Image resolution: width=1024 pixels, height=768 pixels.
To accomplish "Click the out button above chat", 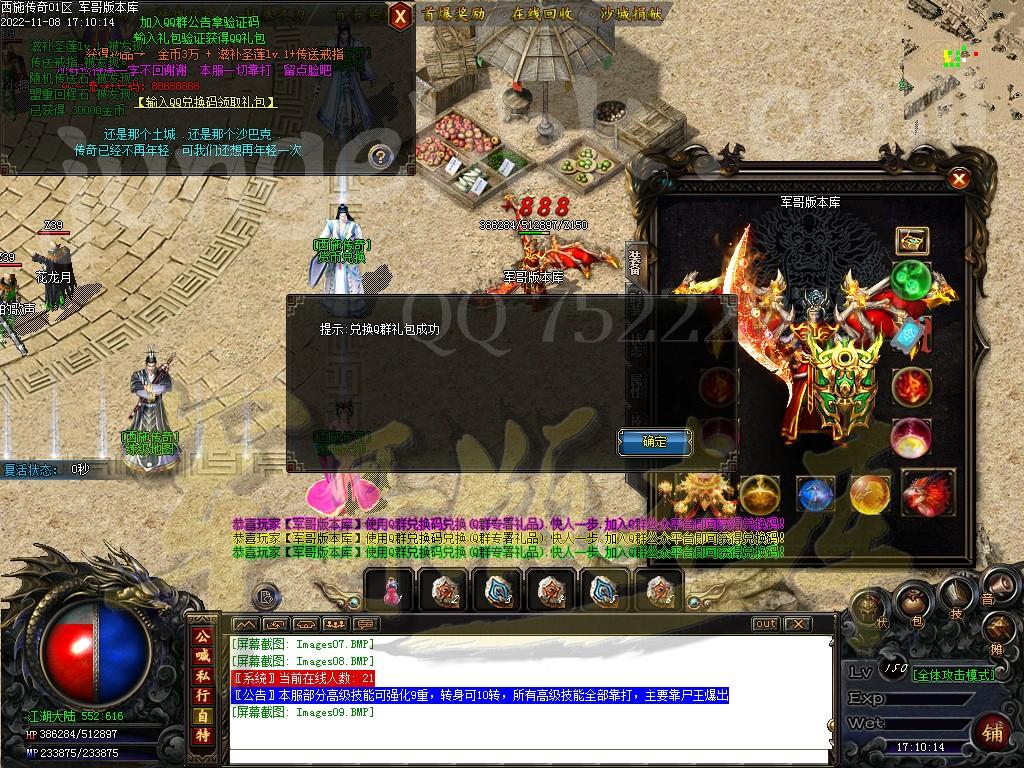I will pyautogui.click(x=765, y=624).
